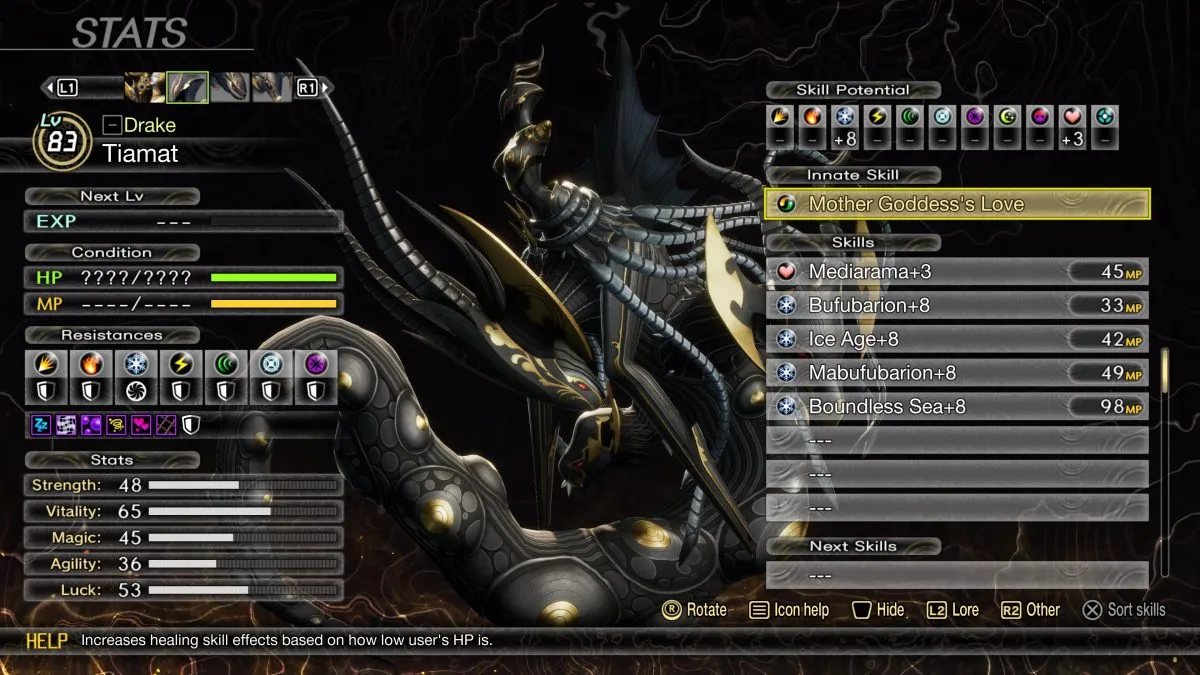1200x675 pixels.
Task: Click the ice skill potential icon
Action: click(x=845, y=117)
